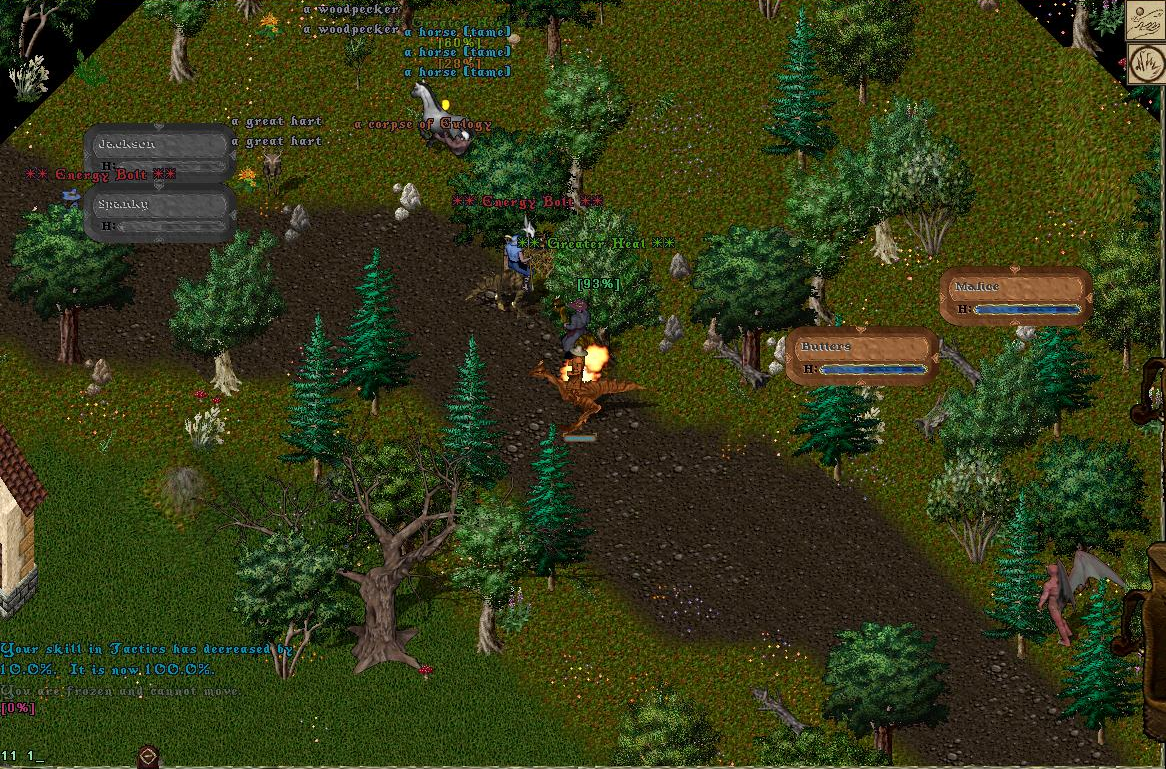The width and height of the screenshot is (1166, 769).
Task: Activate the circular flame spell icon
Action: click(1145, 63)
